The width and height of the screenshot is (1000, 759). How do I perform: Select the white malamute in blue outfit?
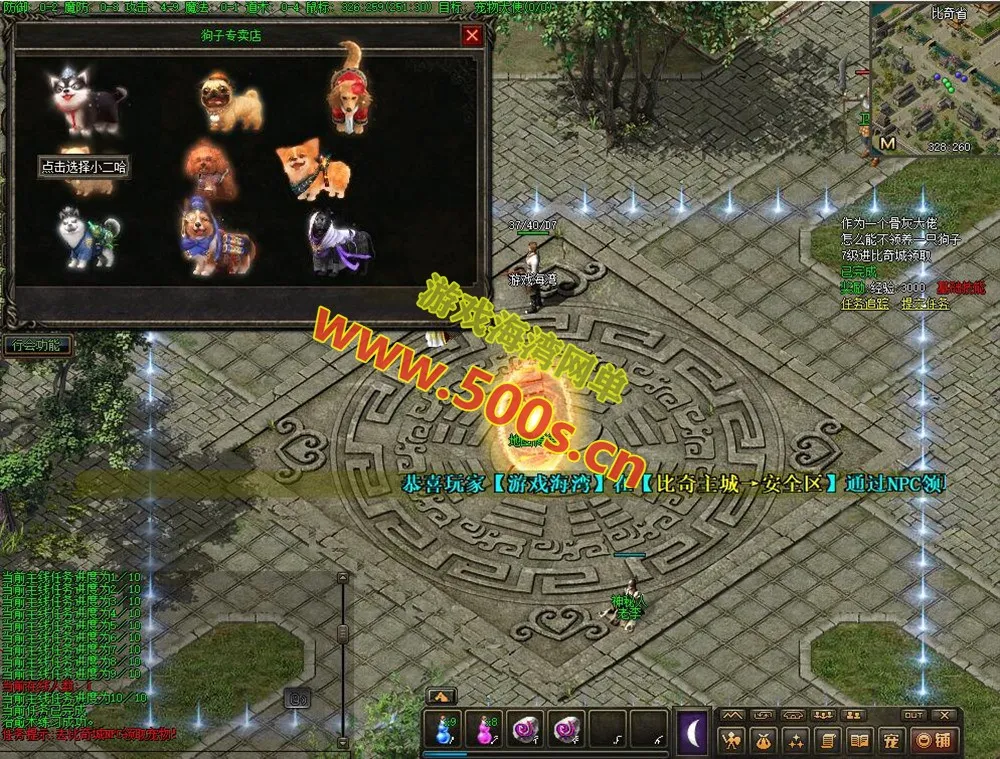pos(85,238)
